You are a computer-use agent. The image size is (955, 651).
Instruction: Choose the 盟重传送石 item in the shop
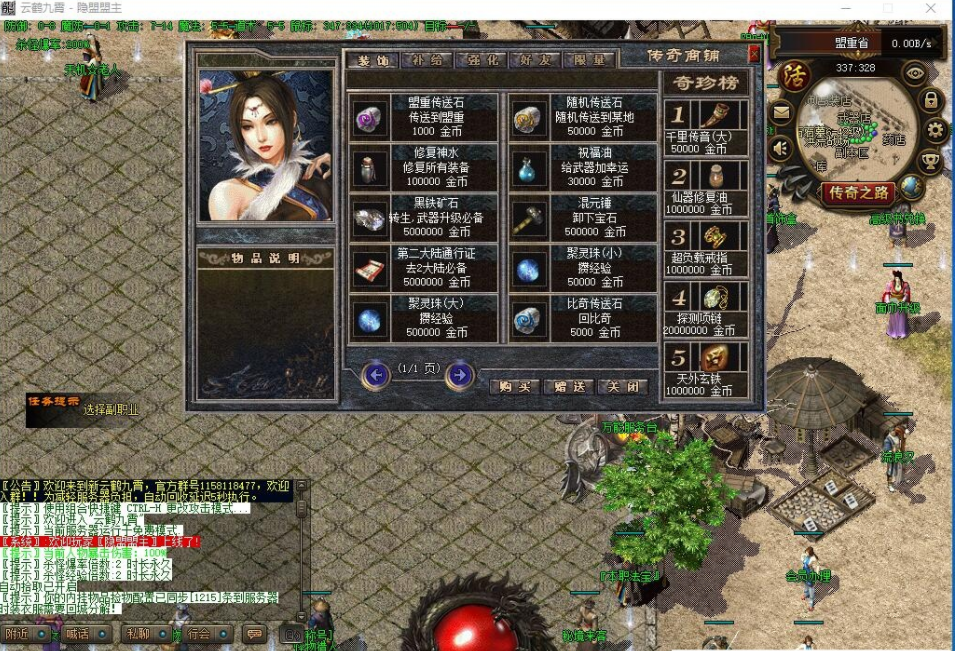(424, 117)
